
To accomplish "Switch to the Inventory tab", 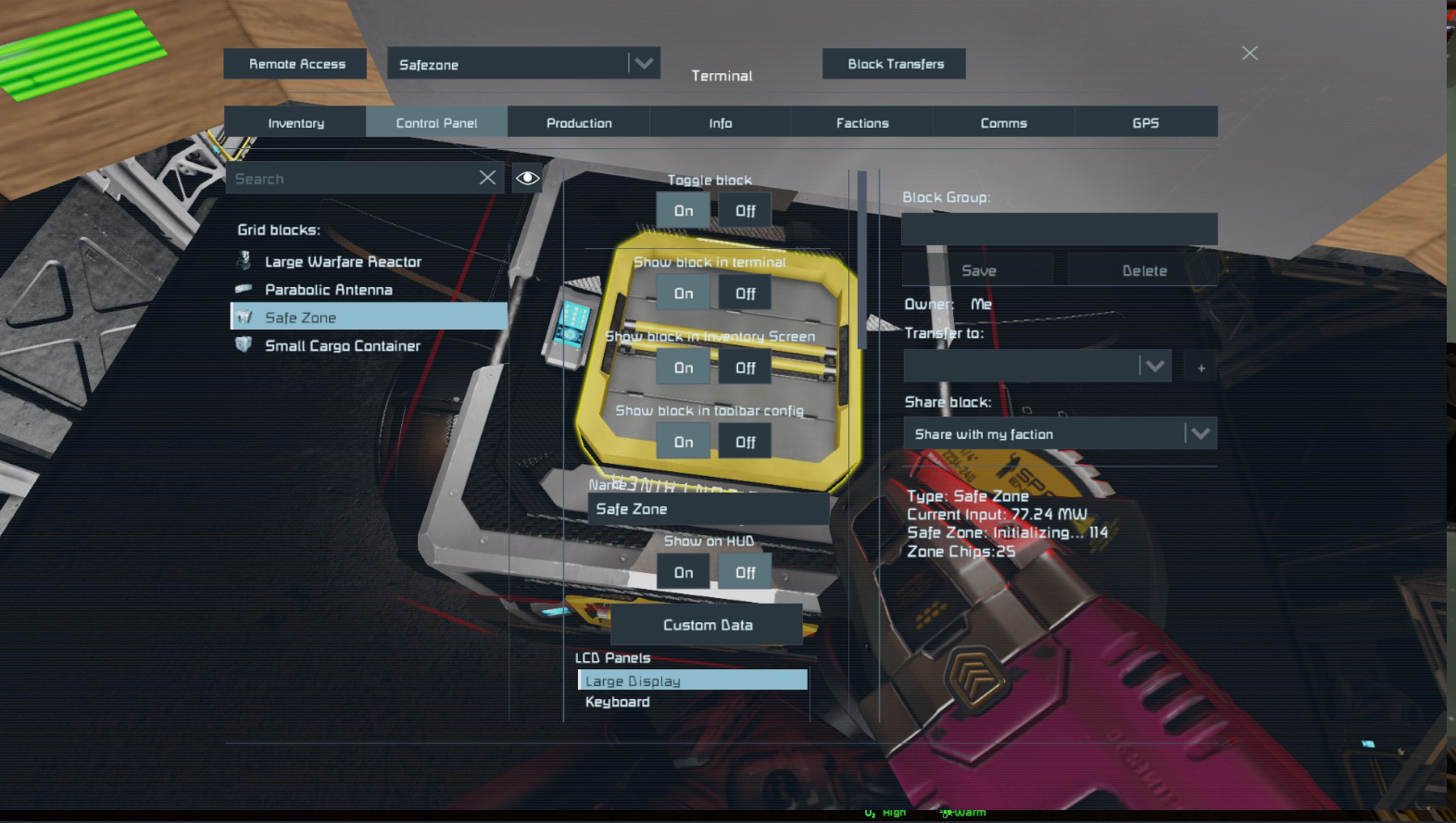I will tap(295, 123).
